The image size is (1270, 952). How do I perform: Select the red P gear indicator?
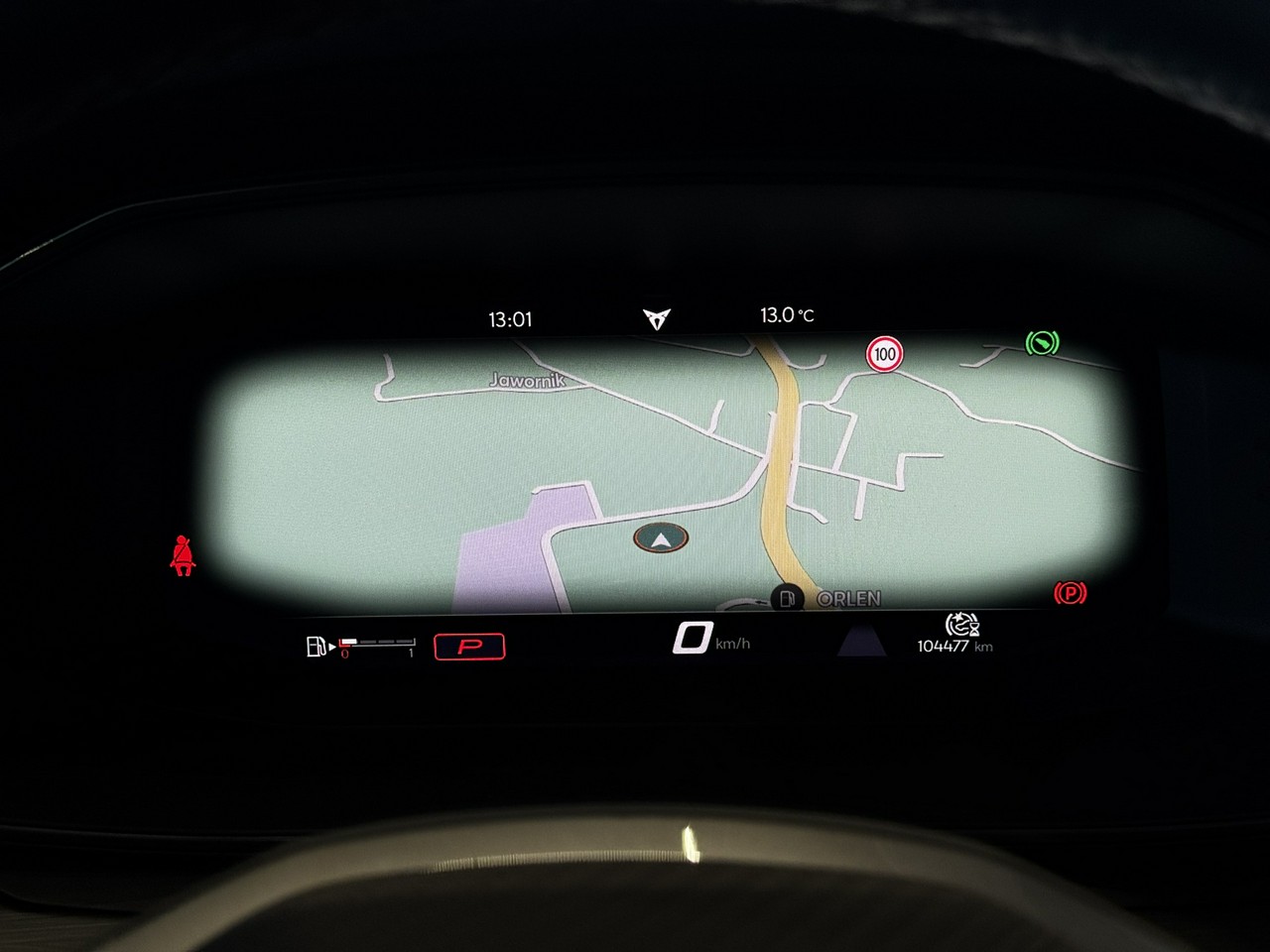tap(469, 647)
